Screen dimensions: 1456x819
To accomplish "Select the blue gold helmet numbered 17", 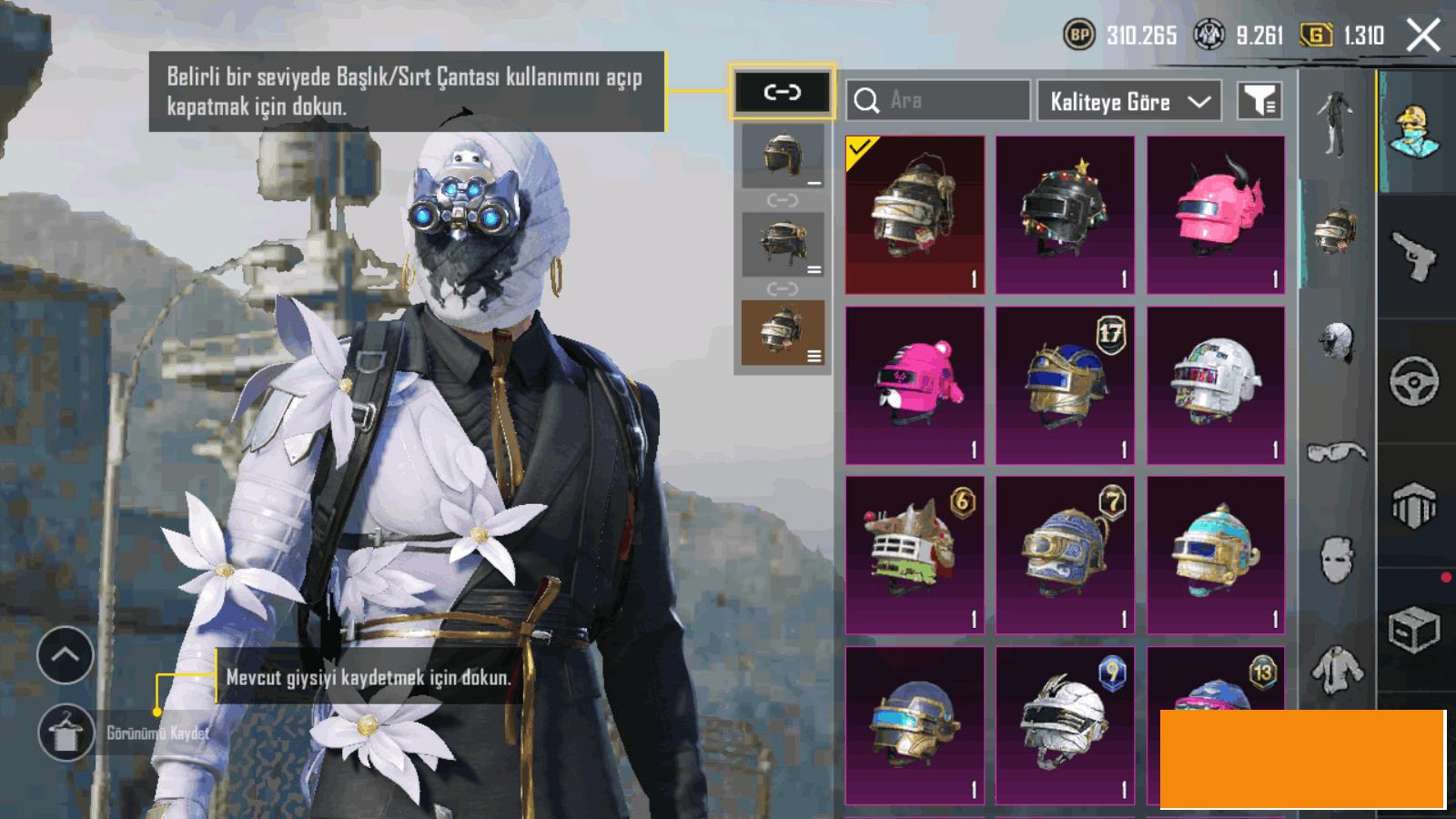I will [1065, 385].
